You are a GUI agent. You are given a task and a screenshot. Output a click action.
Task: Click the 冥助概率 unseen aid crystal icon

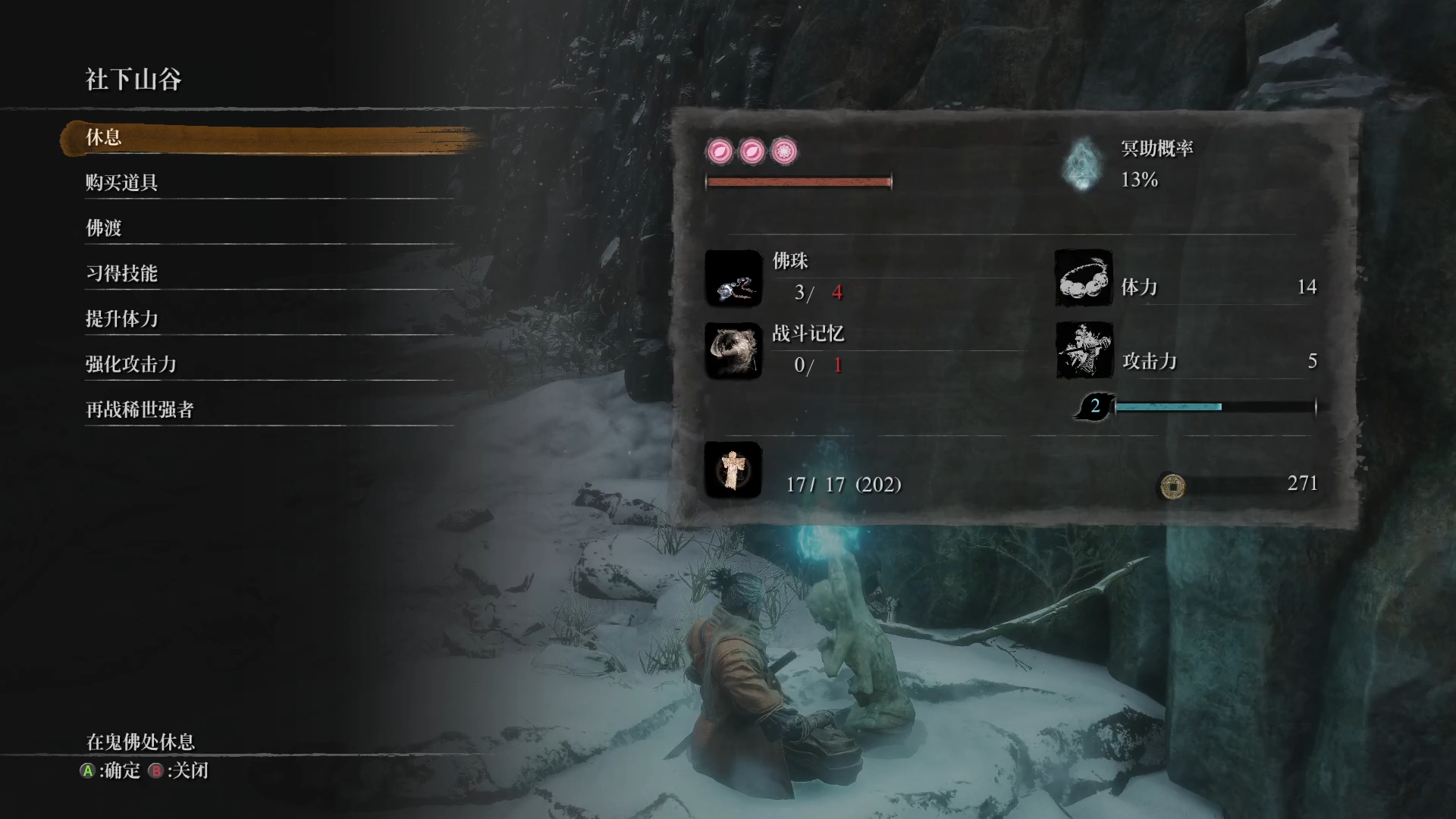[1082, 164]
